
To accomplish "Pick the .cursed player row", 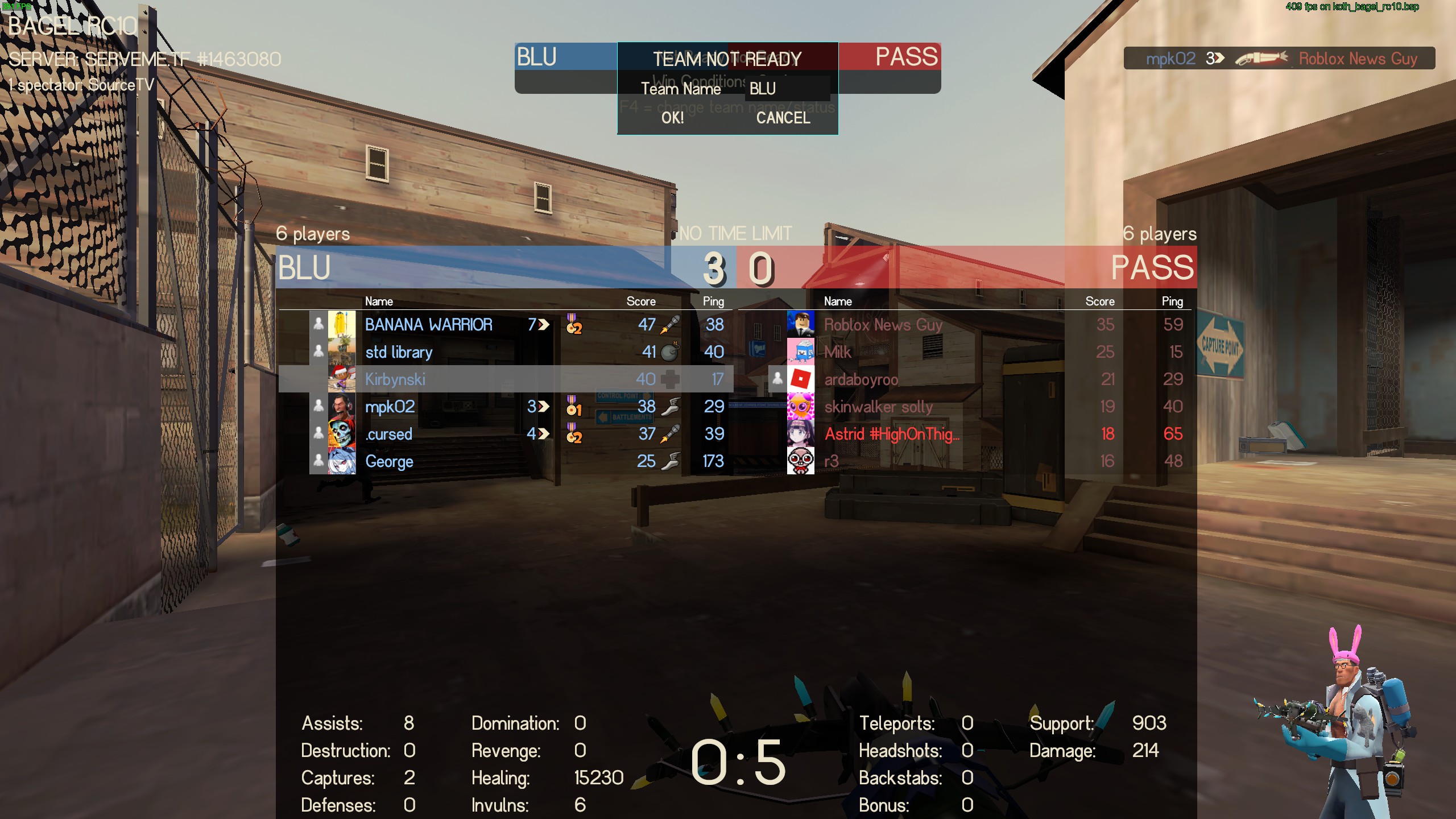I will pyautogui.click(x=389, y=434).
